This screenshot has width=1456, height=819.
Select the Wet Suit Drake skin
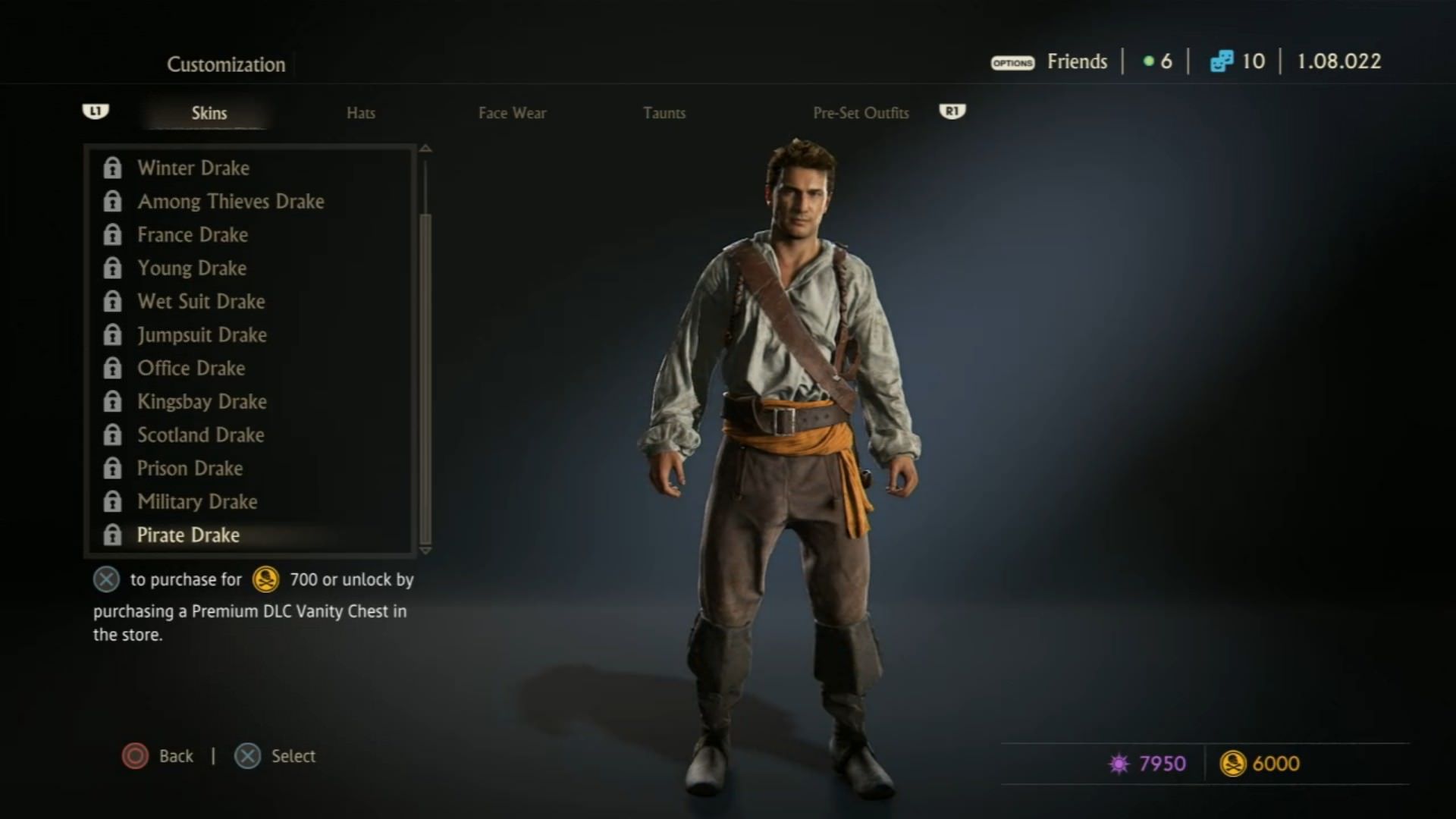pos(201,301)
